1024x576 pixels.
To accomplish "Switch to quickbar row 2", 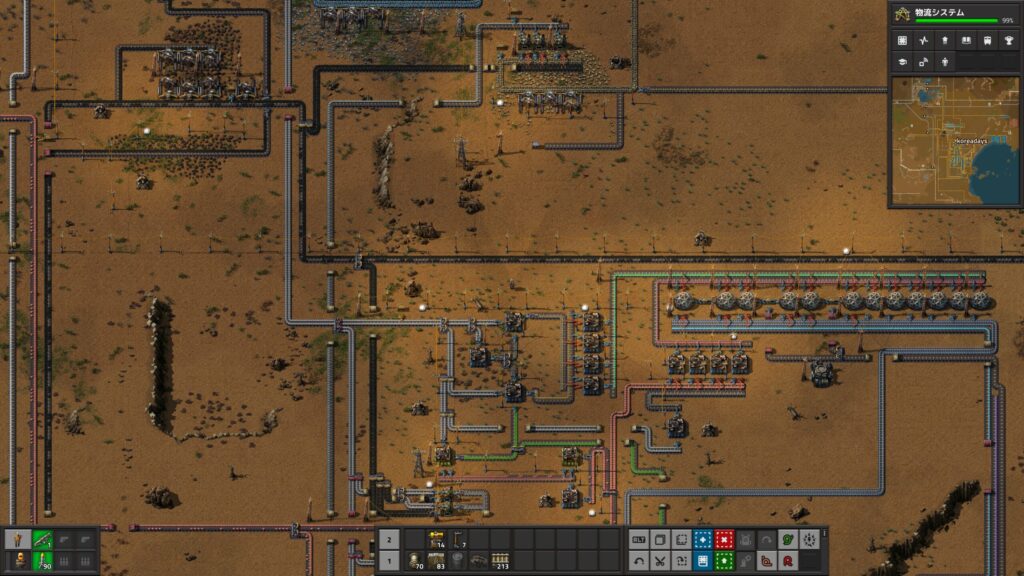I will pos(389,538).
